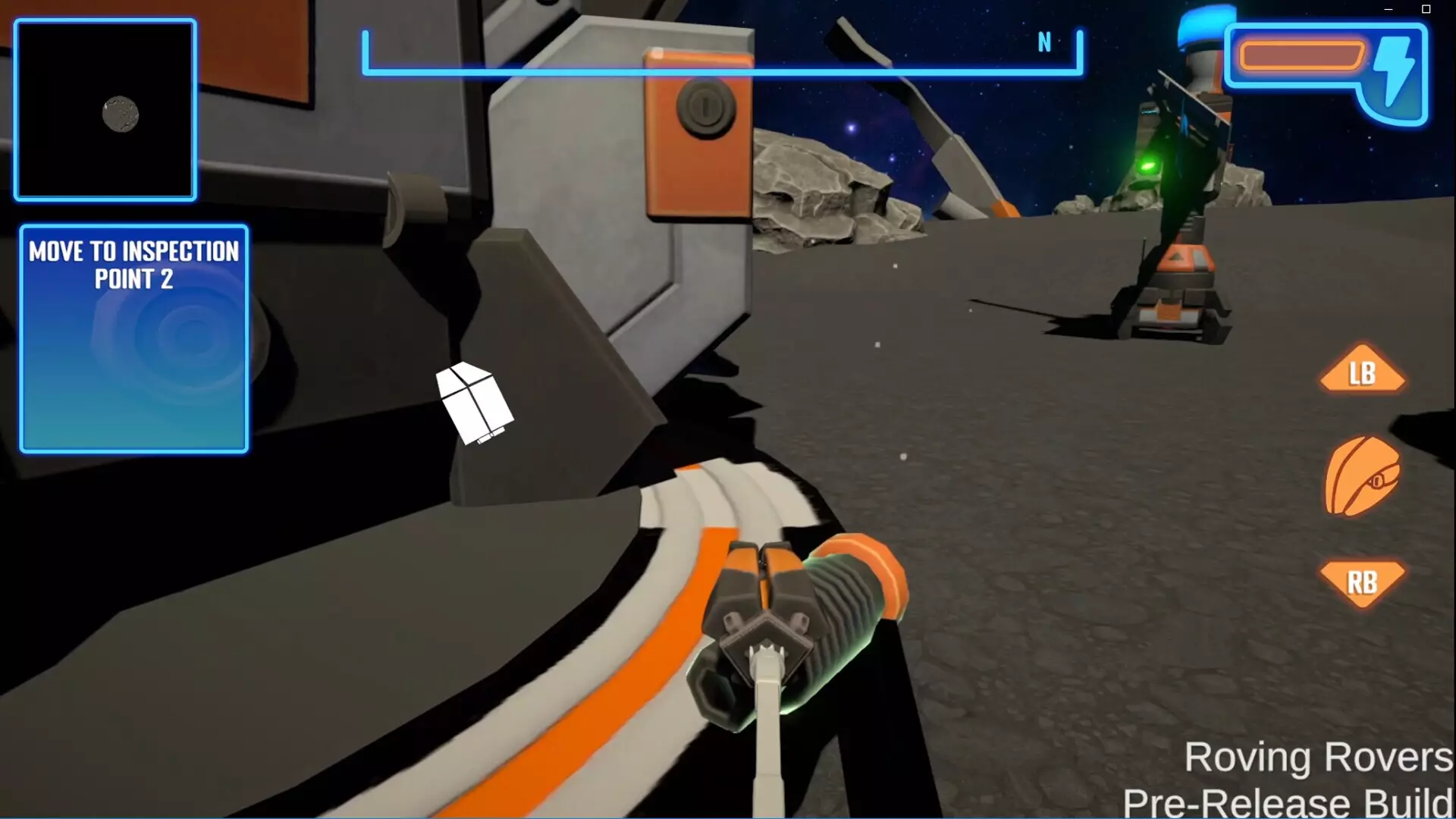This screenshot has height=819, width=1456.
Task: Toggle the minimap display panel
Action: tap(105, 110)
